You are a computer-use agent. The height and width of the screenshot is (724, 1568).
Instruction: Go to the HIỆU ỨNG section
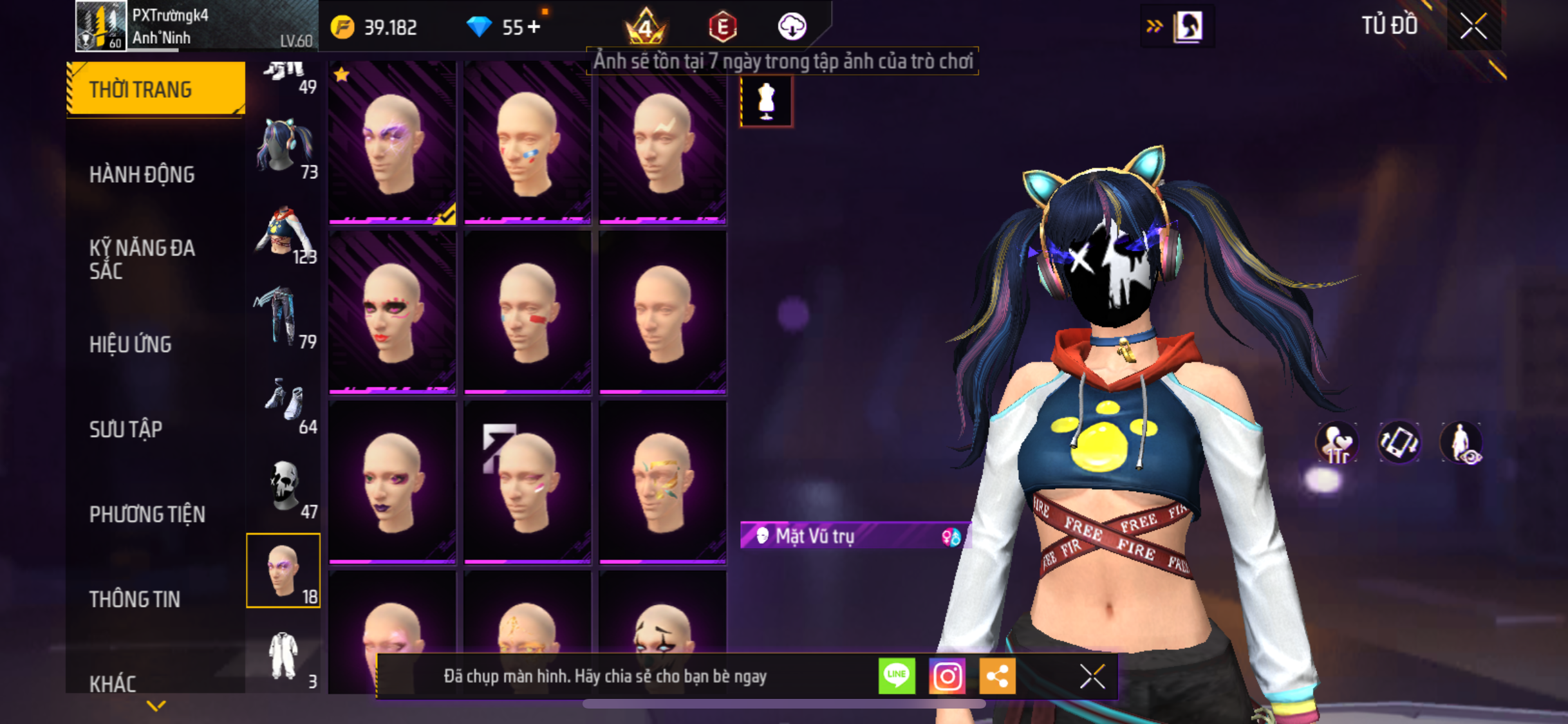[x=131, y=344]
